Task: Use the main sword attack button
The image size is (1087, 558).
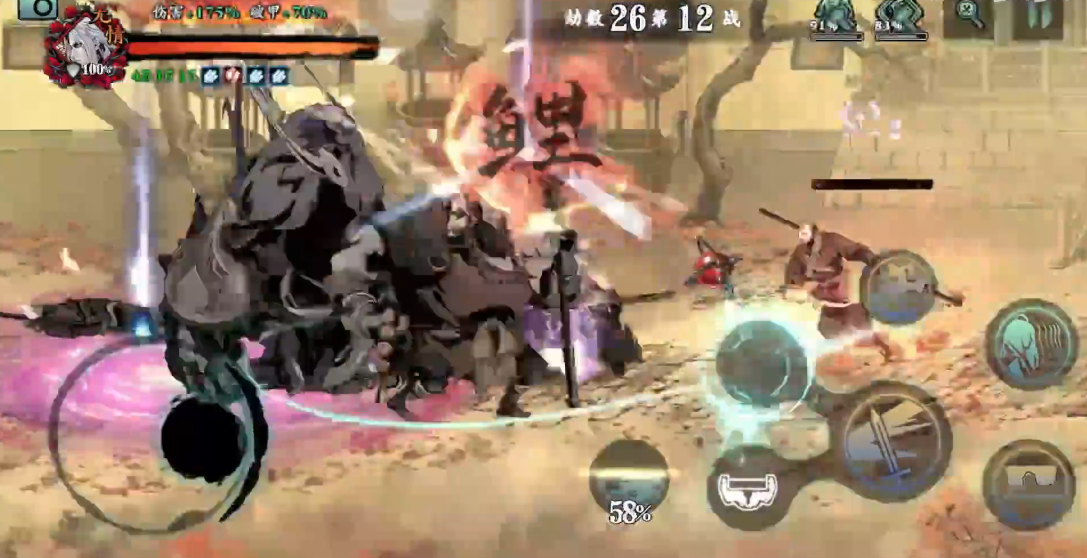Action: 890,438
